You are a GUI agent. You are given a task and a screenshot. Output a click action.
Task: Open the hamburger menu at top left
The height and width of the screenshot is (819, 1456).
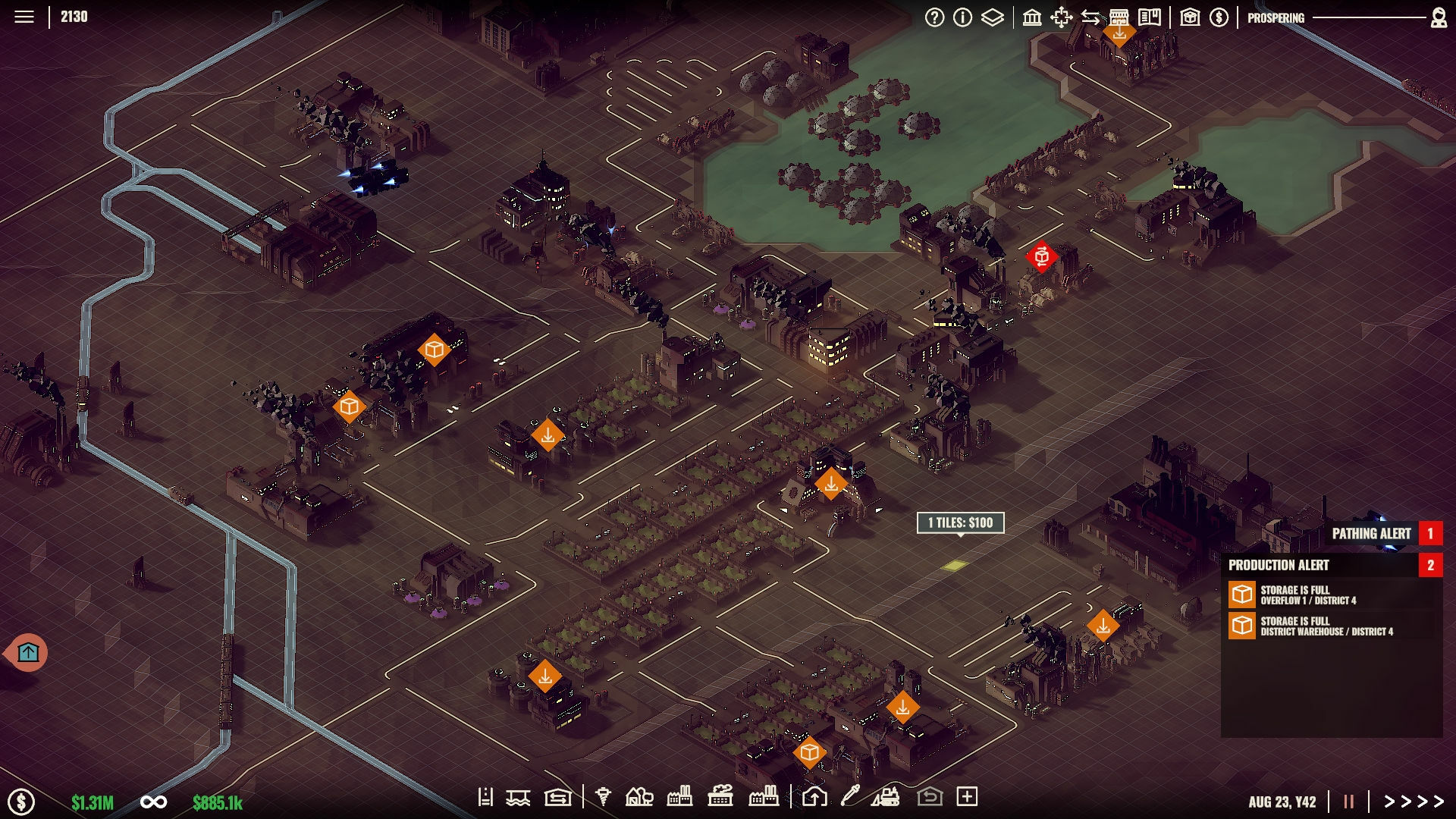coord(25,16)
